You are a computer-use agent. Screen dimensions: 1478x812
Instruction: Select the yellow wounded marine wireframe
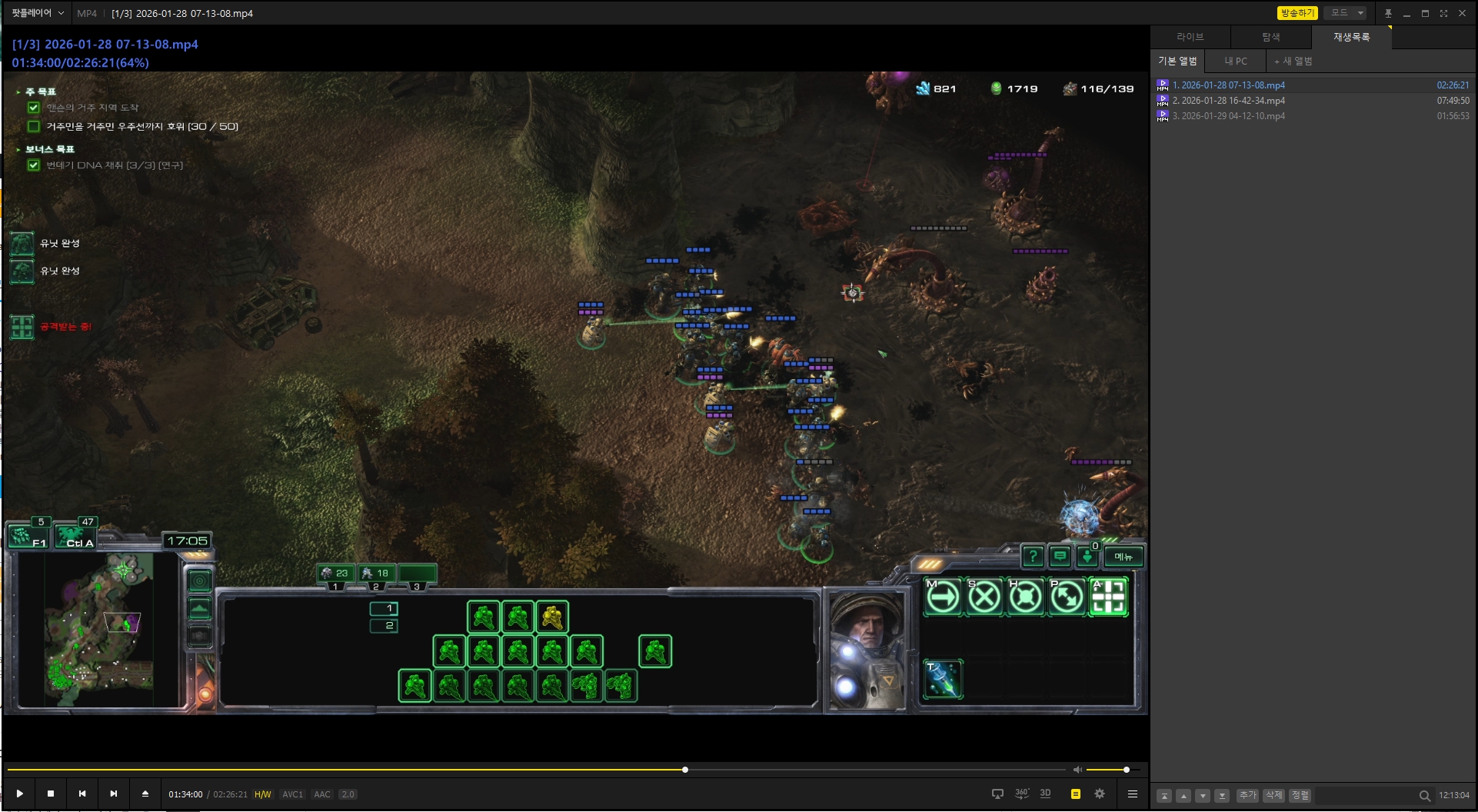(552, 617)
